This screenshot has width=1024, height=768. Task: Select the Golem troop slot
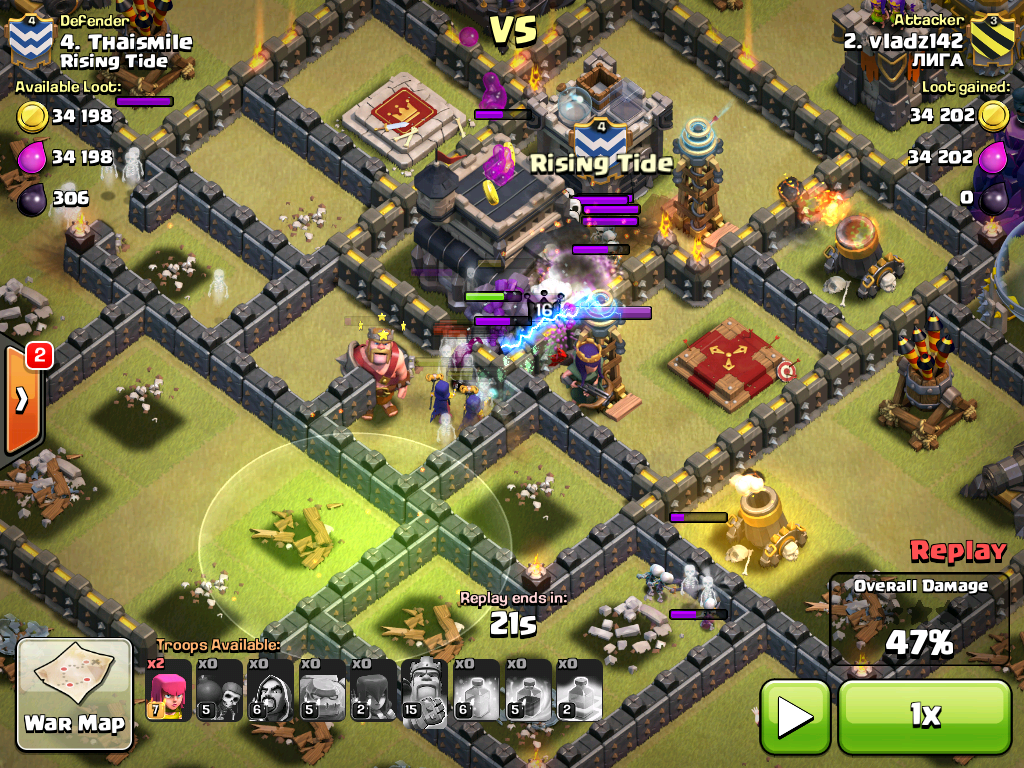coord(322,690)
